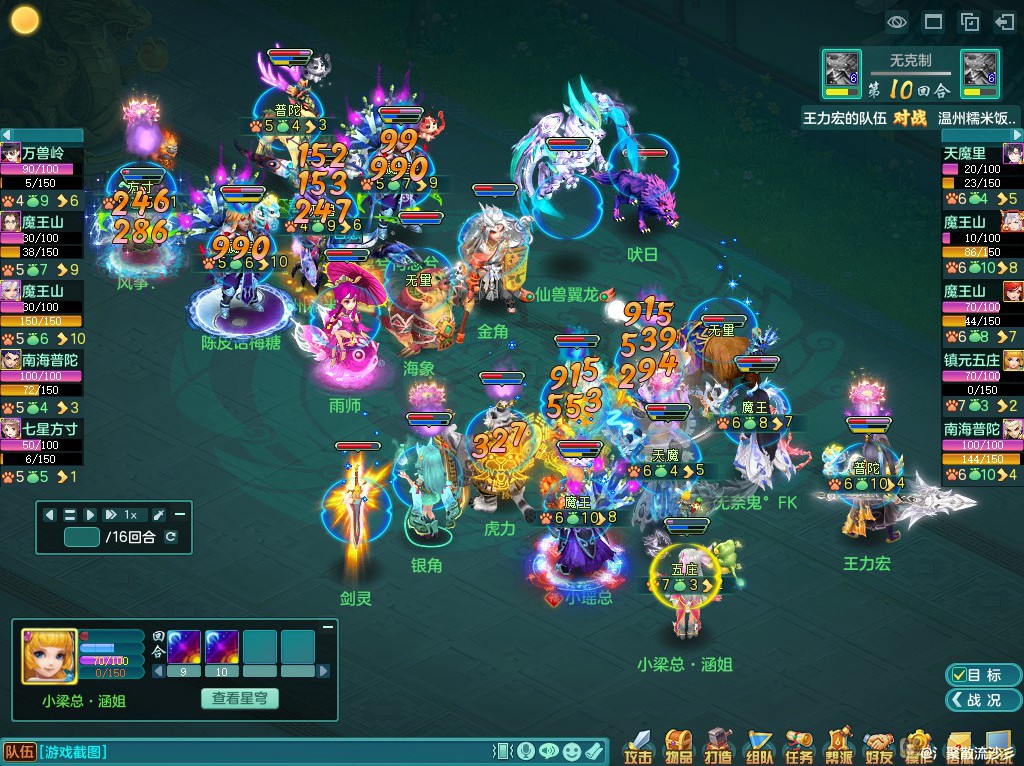This screenshot has height=766, width=1024.
Task: Select the round 9 skill icon
Action: 183,646
